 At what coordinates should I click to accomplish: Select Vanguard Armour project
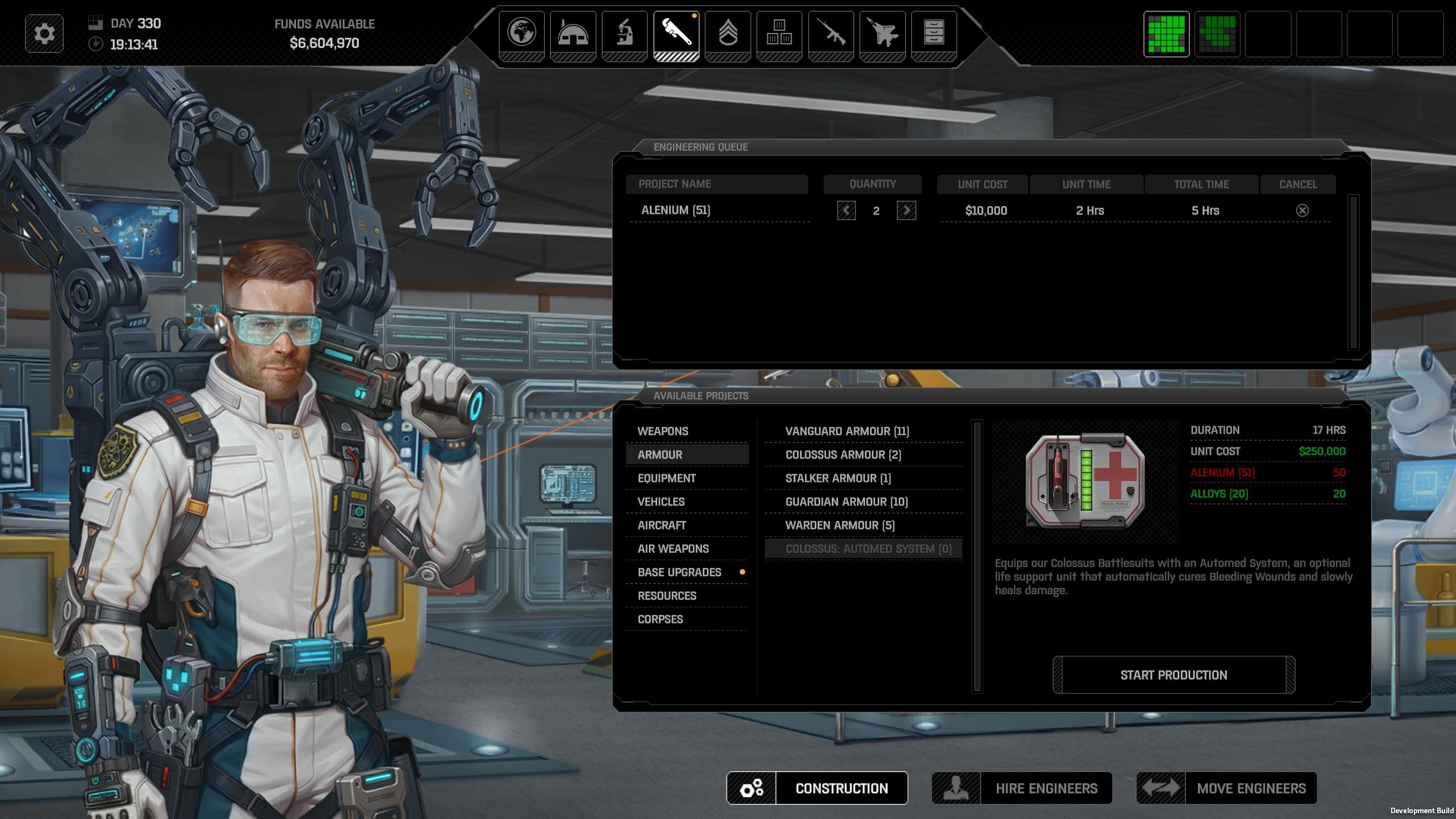tap(847, 431)
